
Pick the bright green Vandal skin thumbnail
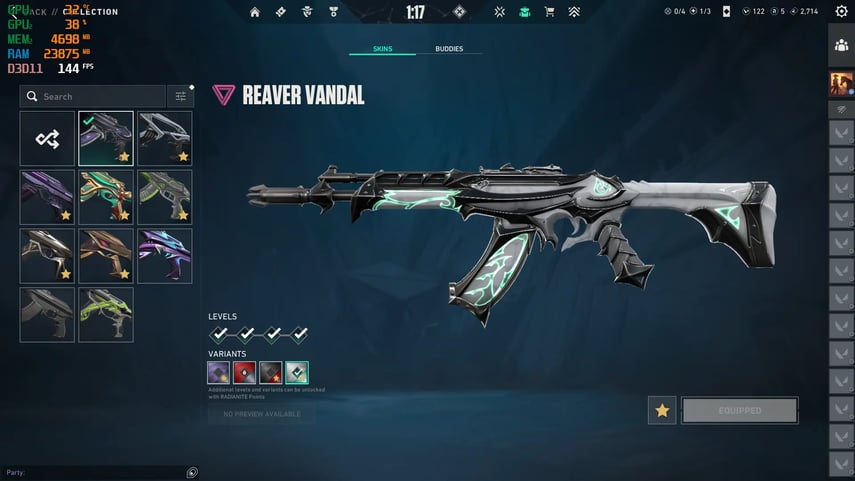click(x=106, y=314)
